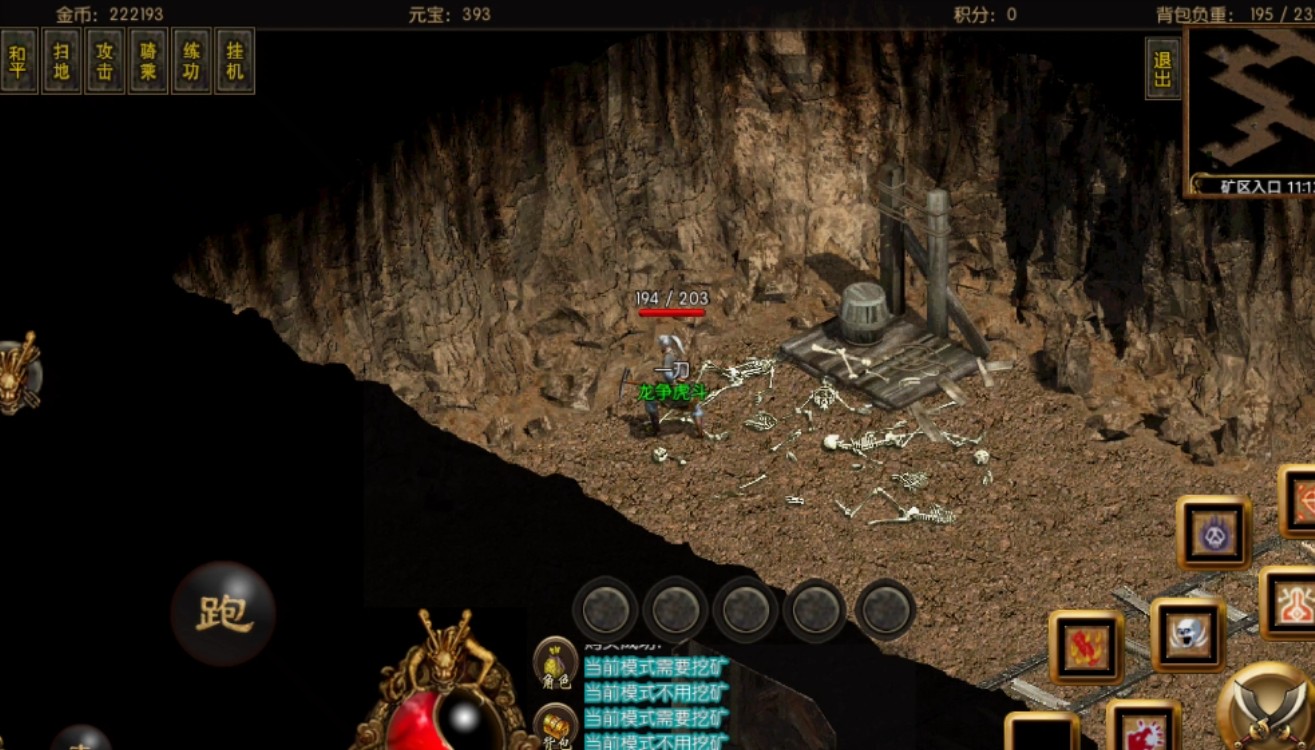Image resolution: width=1315 pixels, height=750 pixels.
Task: Select the 攻击 attack button
Action: 105,61
